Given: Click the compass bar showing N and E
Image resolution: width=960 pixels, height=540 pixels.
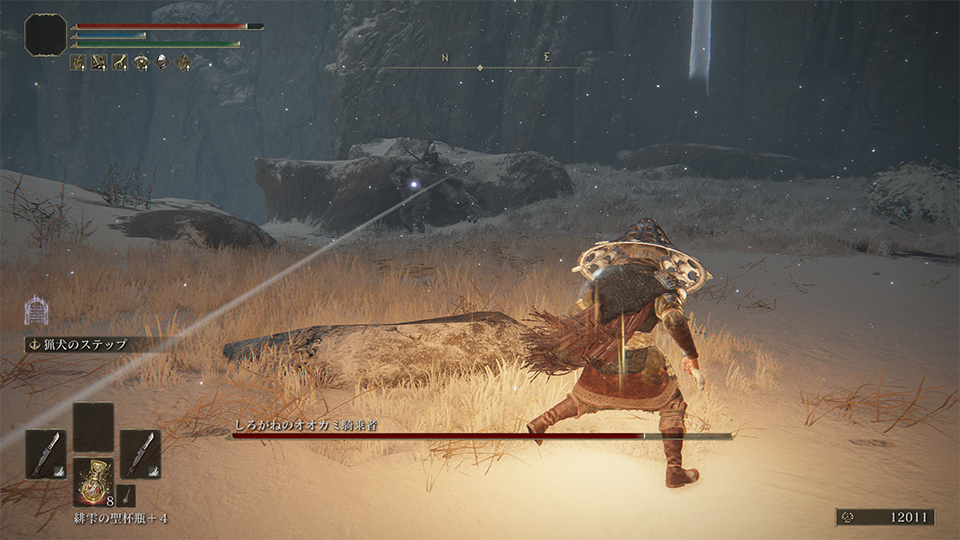Looking at the screenshot, I should pos(480,66).
